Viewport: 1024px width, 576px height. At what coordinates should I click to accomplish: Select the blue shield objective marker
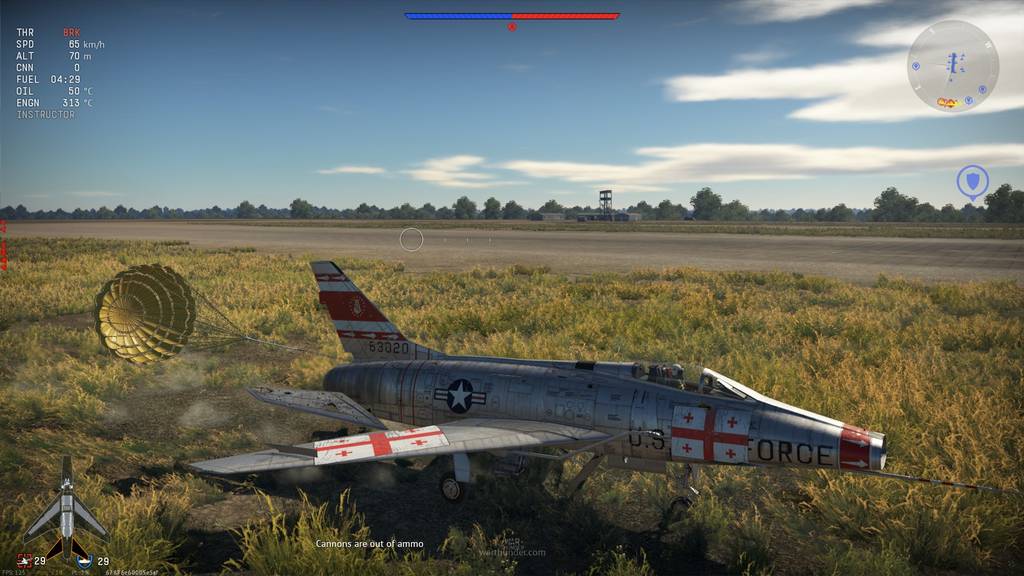972,182
